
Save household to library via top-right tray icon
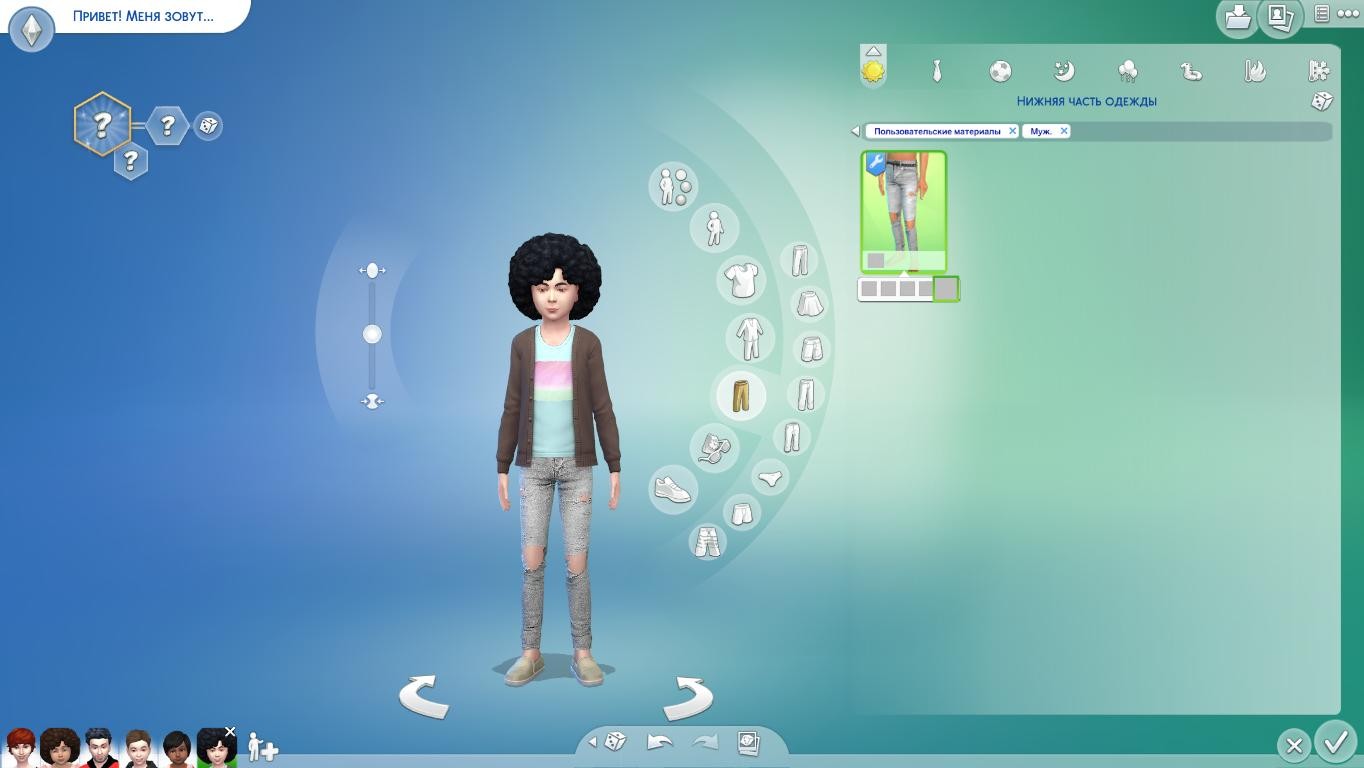1237,17
